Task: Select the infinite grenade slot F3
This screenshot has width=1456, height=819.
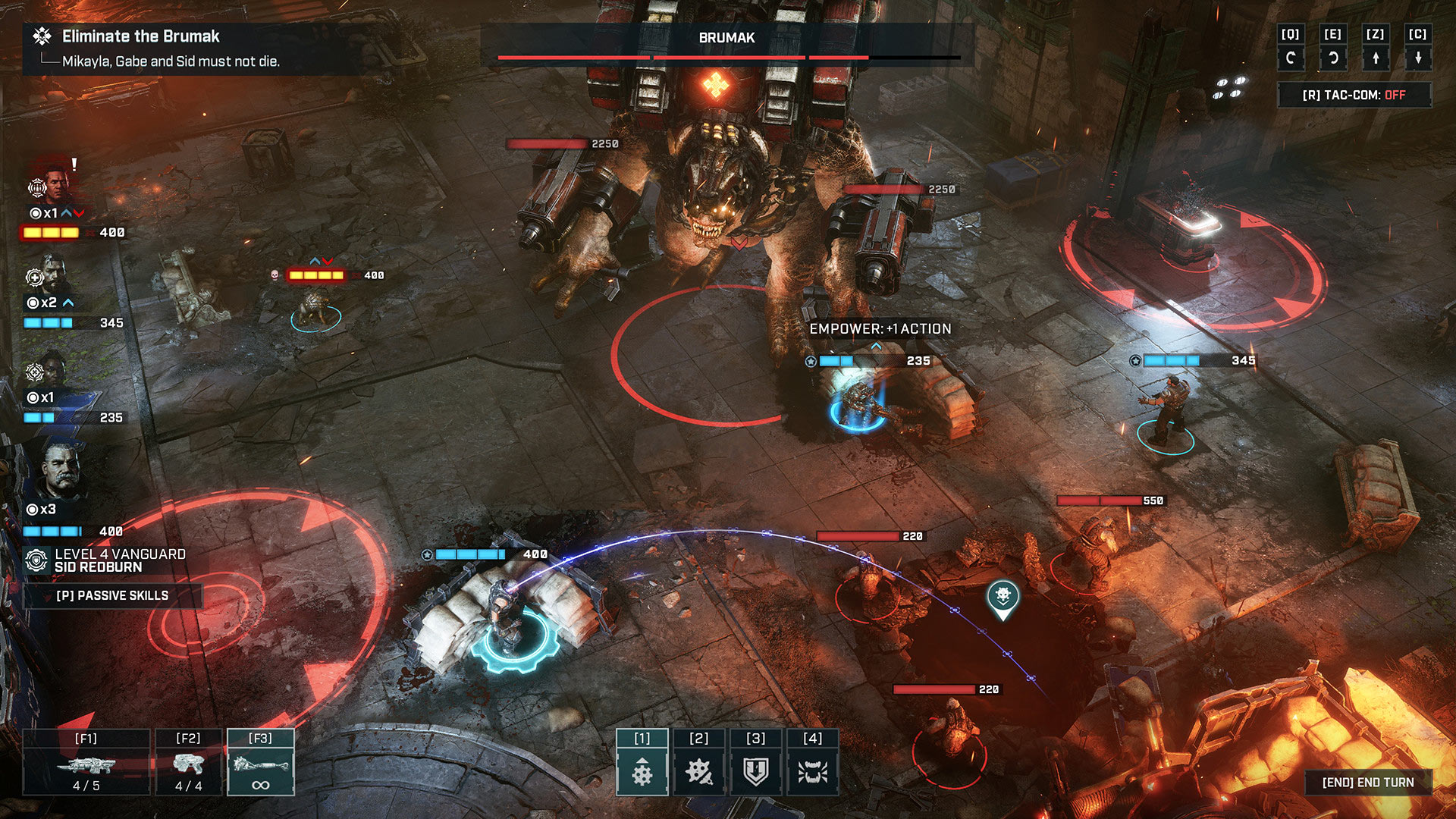Action: (x=261, y=762)
